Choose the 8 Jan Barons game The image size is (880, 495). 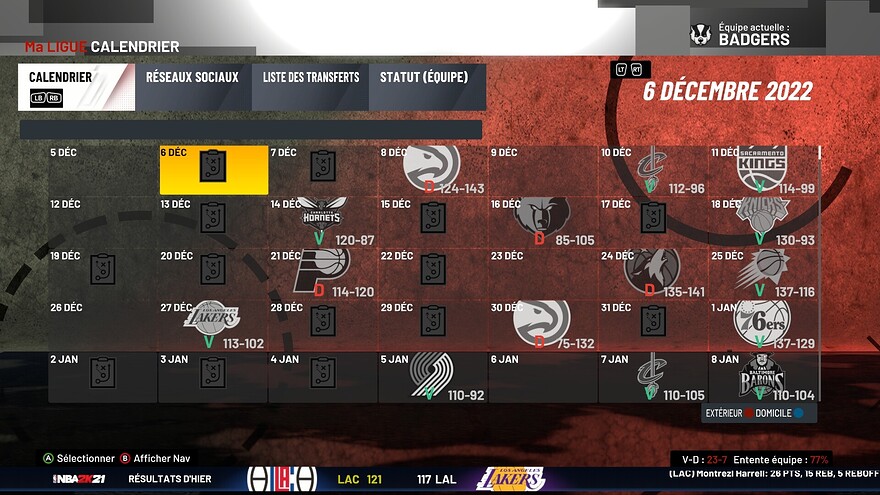tap(762, 376)
